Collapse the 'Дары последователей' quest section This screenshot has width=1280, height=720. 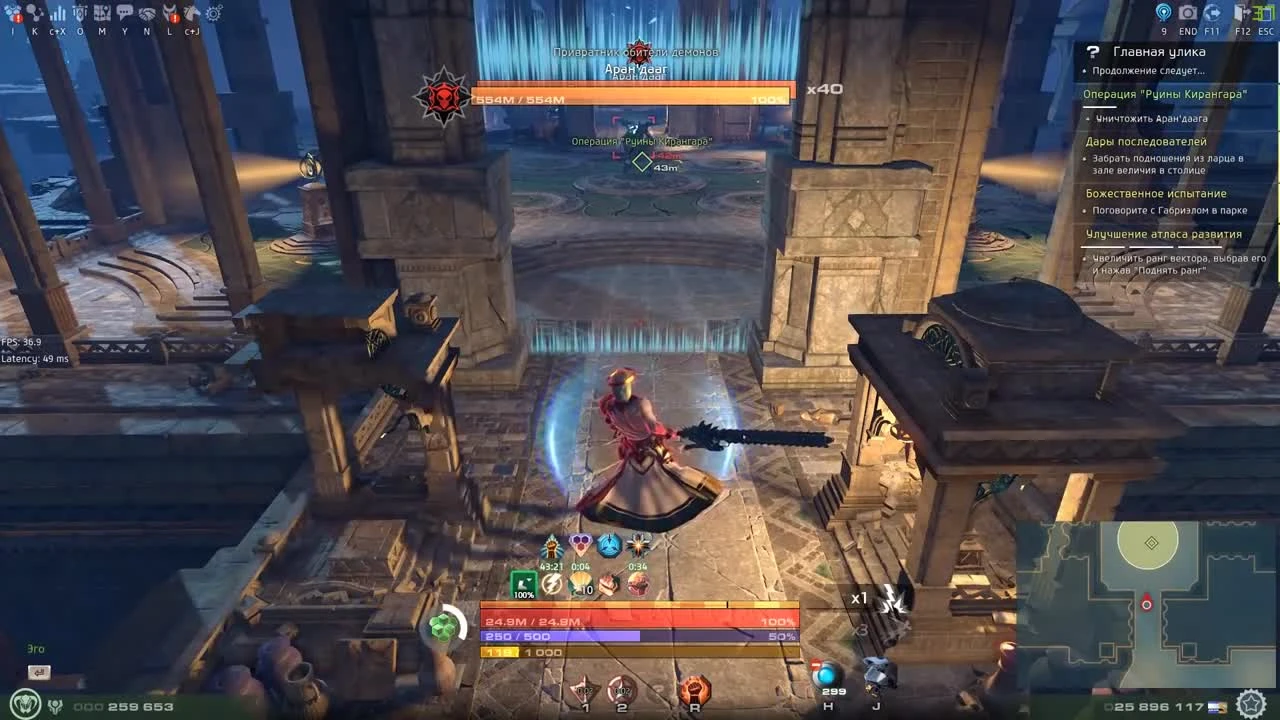pyautogui.click(x=1145, y=141)
